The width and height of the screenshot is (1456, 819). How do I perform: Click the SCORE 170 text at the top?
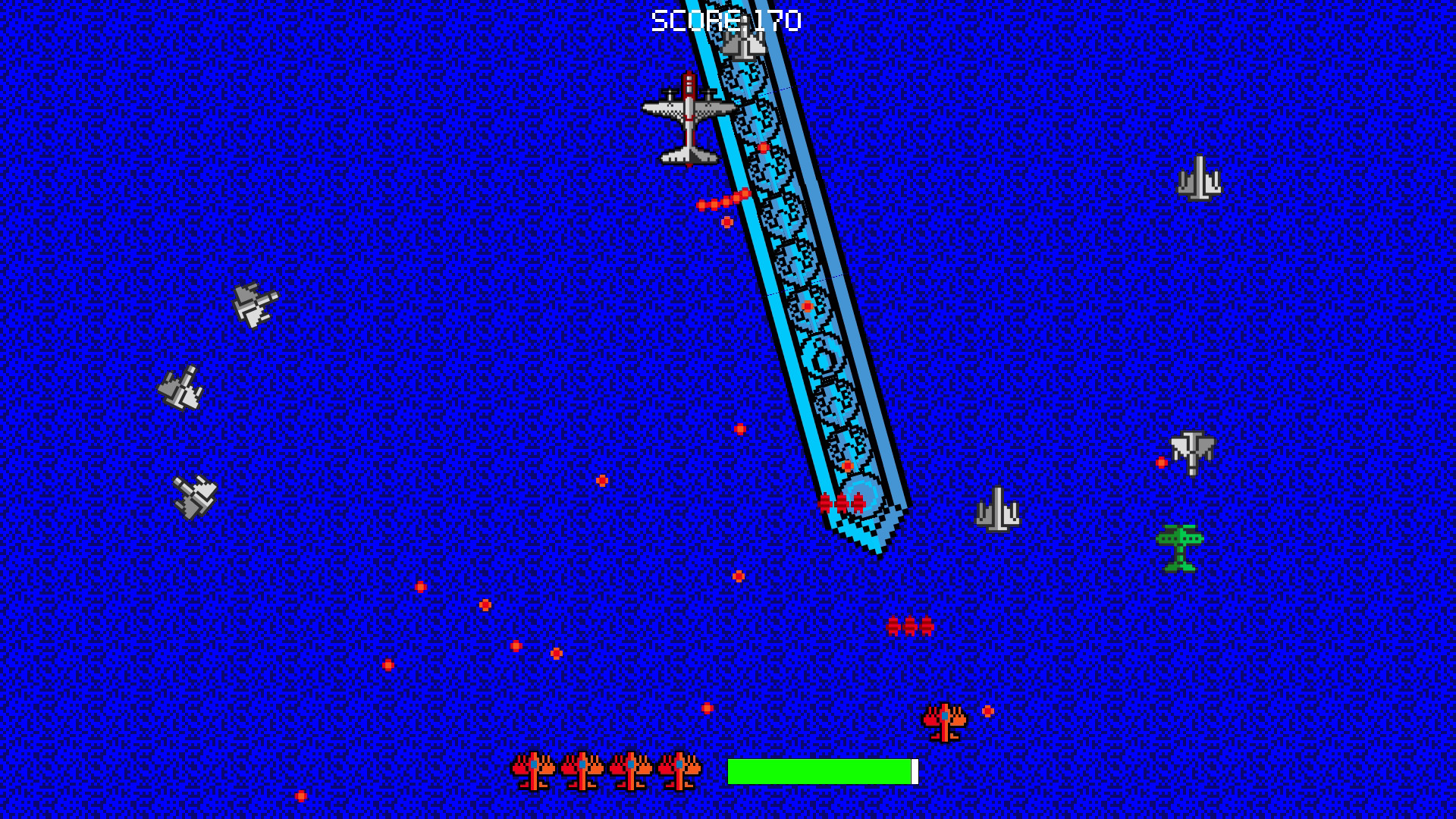click(x=724, y=19)
